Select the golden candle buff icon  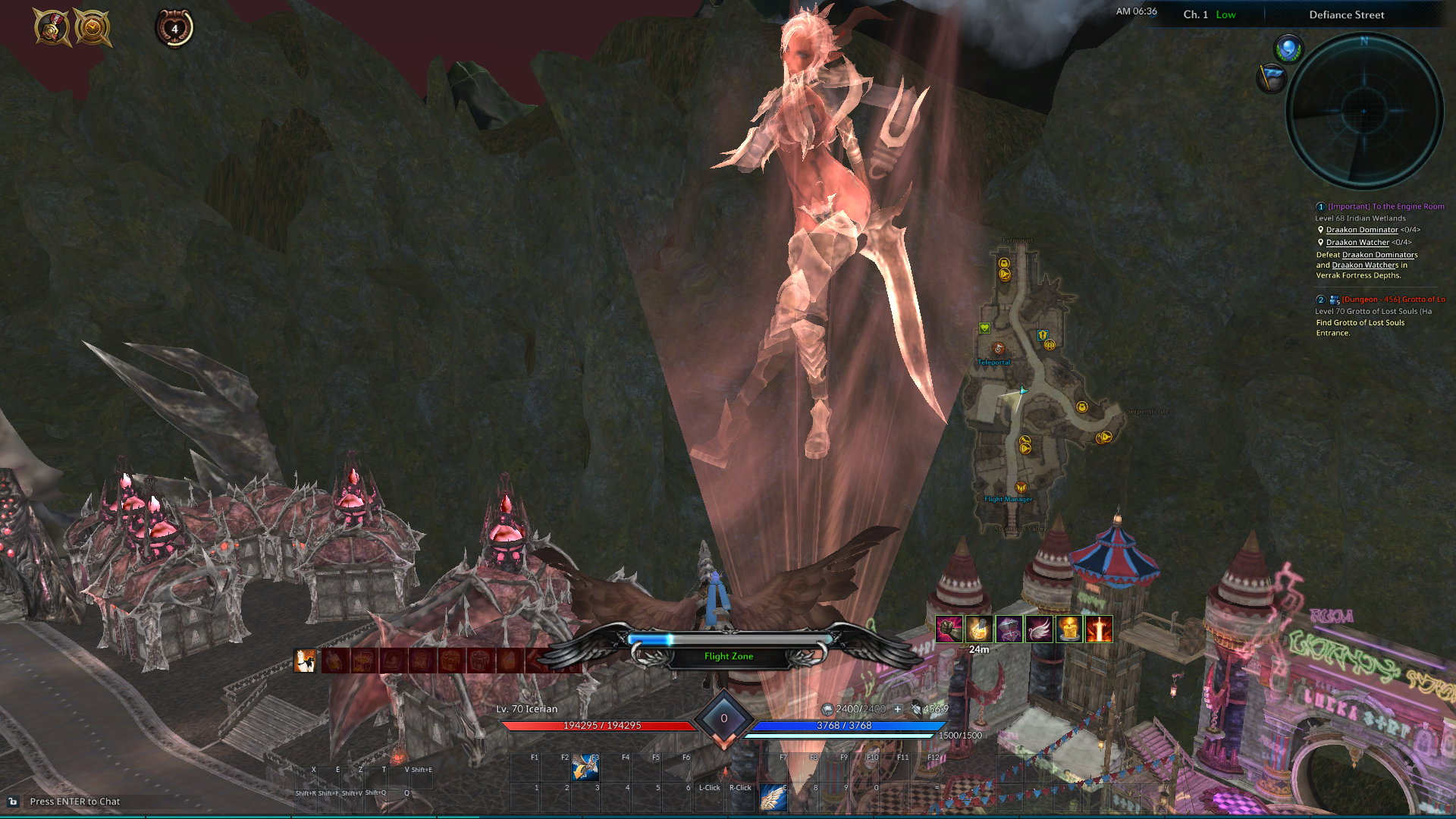[1069, 629]
